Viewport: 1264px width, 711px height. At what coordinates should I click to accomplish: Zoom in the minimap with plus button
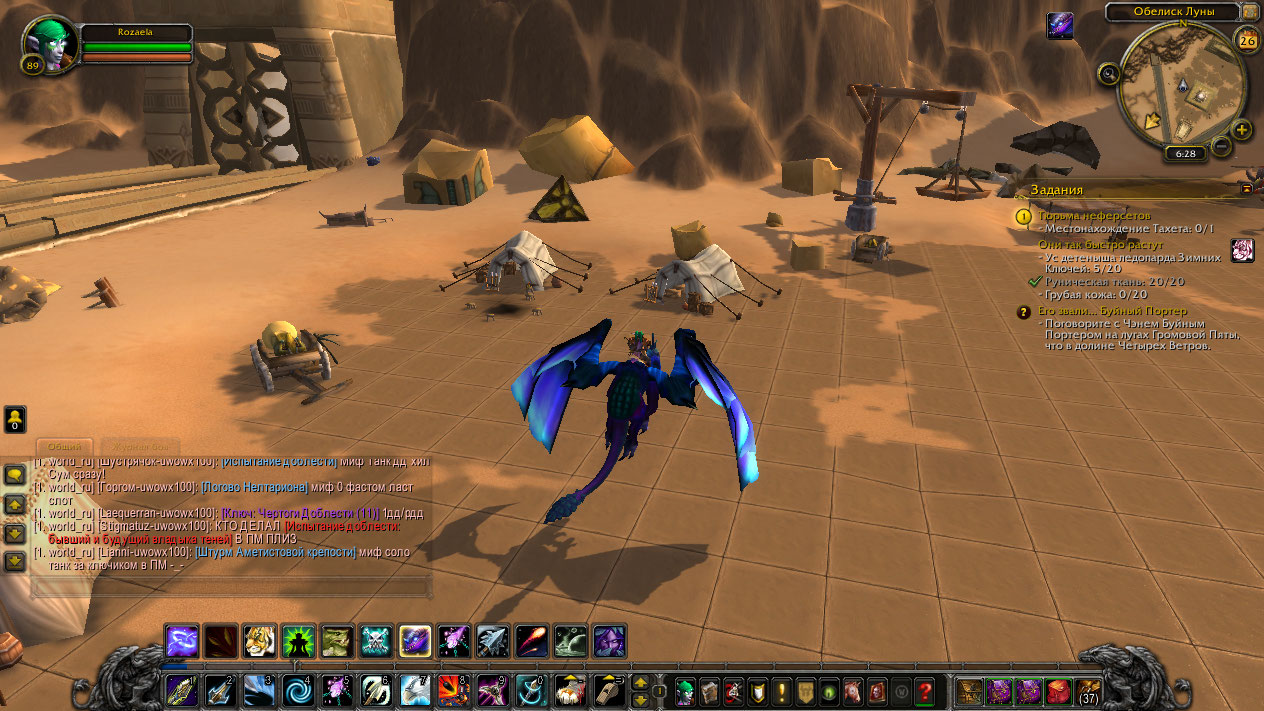[x=1241, y=130]
